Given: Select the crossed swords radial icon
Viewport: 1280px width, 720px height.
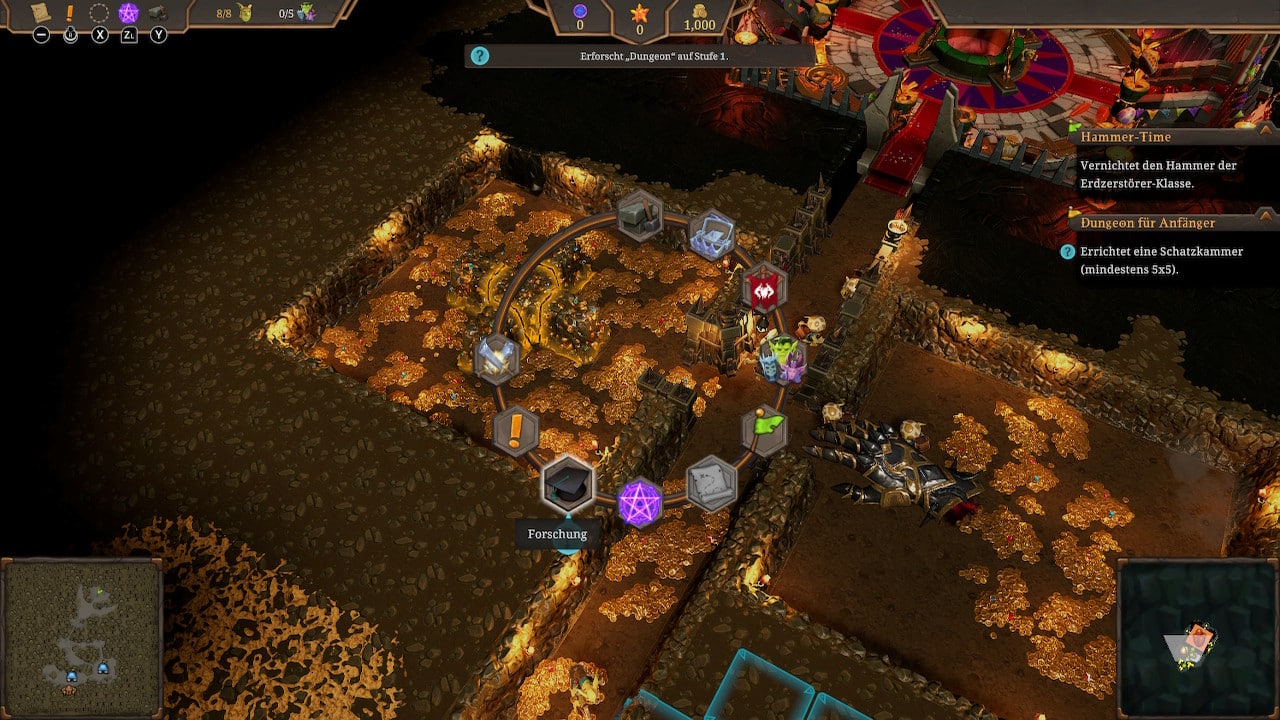Looking at the screenshot, I should pyautogui.click(x=496, y=359).
